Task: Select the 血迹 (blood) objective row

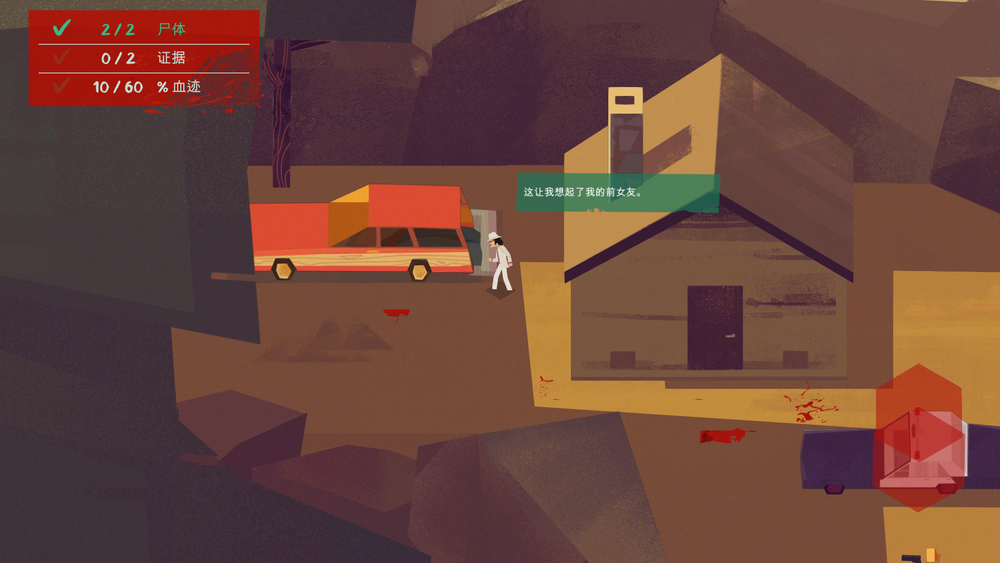Action: (144, 87)
